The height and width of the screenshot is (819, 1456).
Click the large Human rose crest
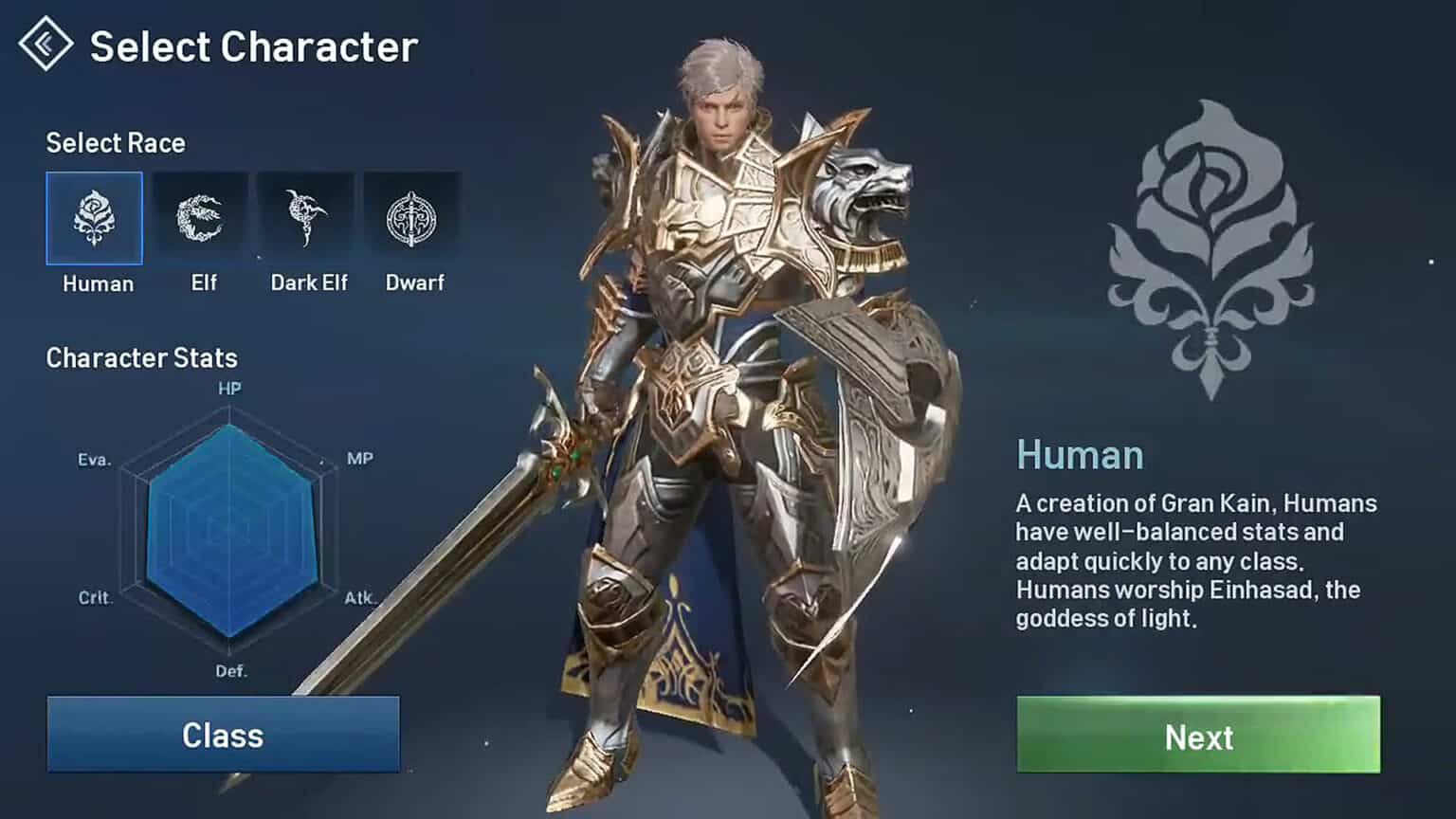[1209, 256]
